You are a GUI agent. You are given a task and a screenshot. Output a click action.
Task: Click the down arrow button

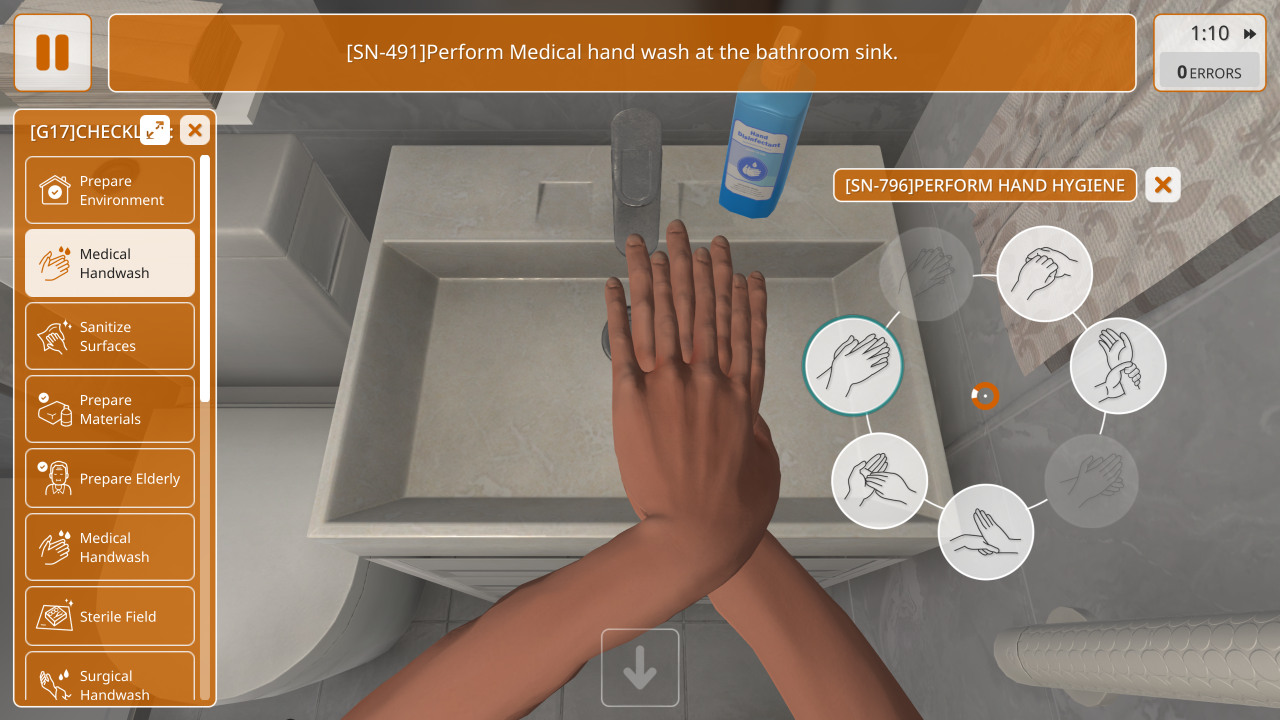(x=640, y=668)
